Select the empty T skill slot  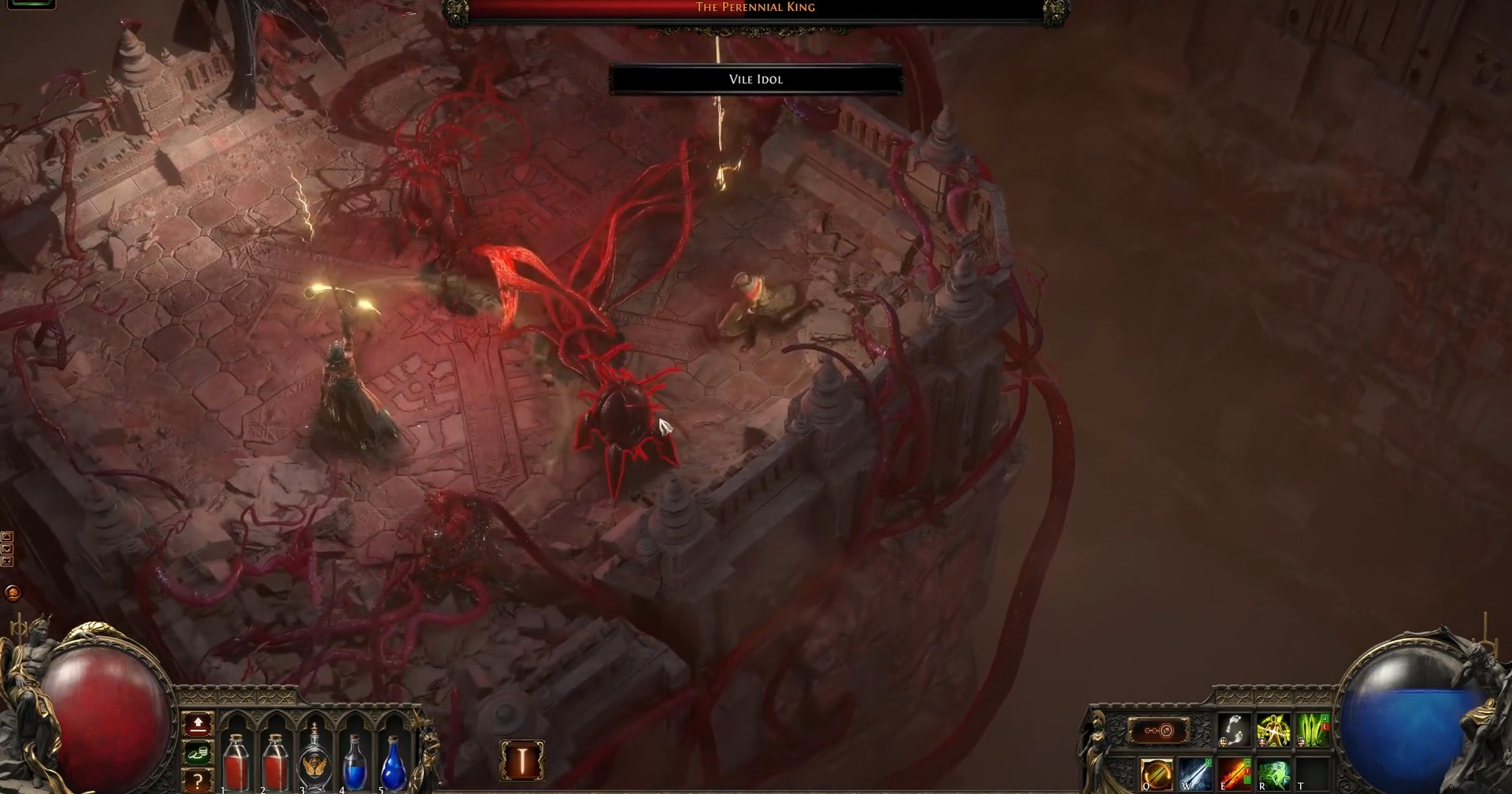[x=1314, y=774]
